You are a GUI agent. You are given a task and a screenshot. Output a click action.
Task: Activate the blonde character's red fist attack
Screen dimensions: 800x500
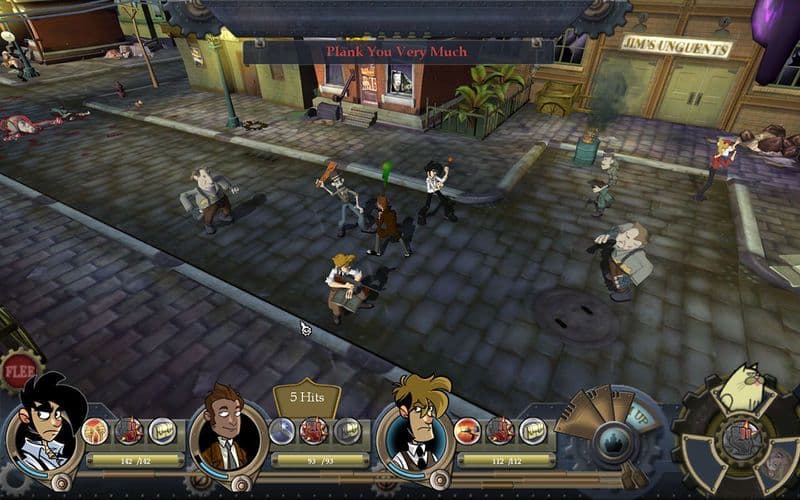pyautogui.click(x=500, y=431)
